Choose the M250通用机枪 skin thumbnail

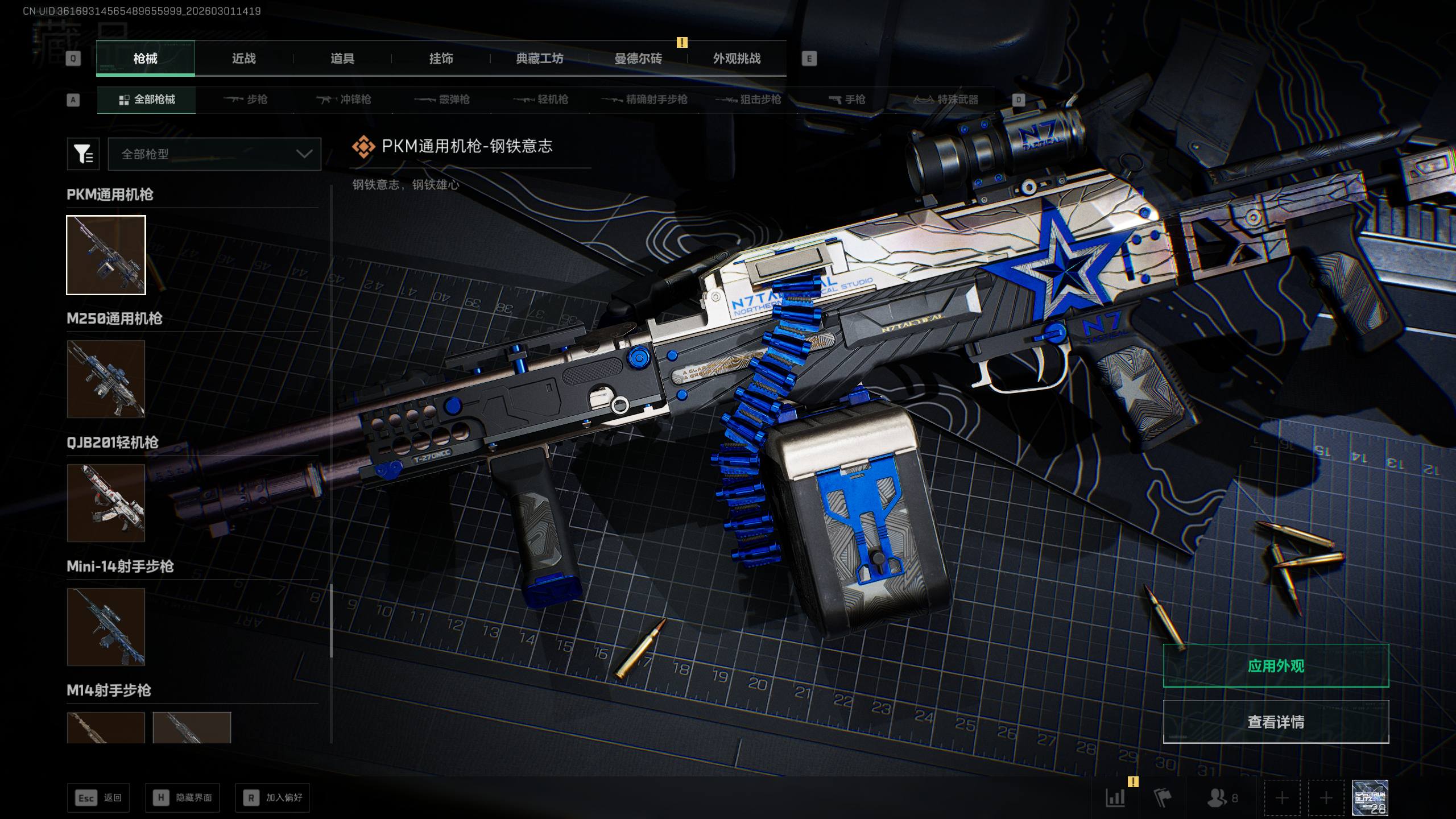(x=106, y=379)
